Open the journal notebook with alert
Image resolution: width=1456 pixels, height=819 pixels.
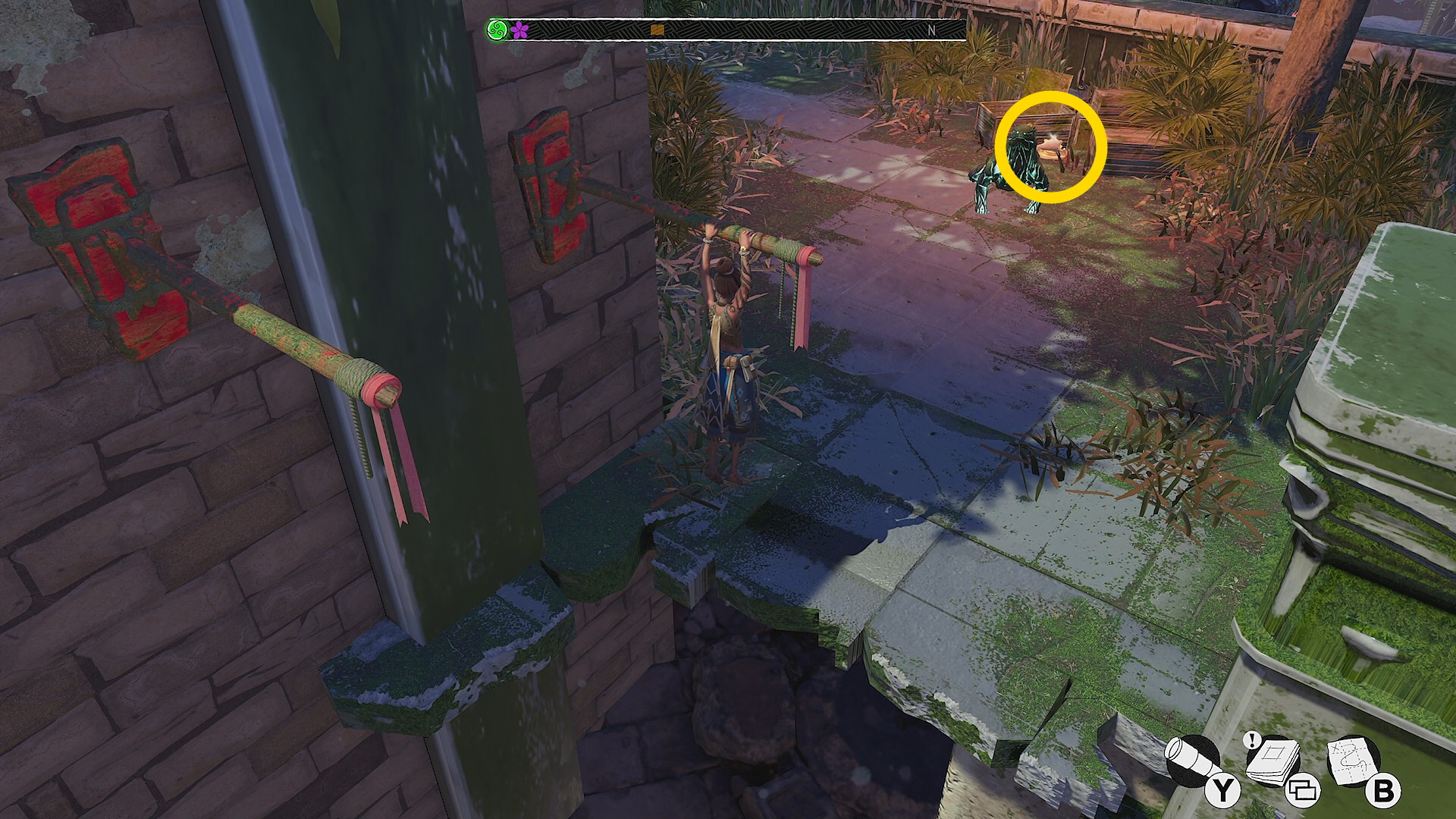pyautogui.click(x=1274, y=761)
